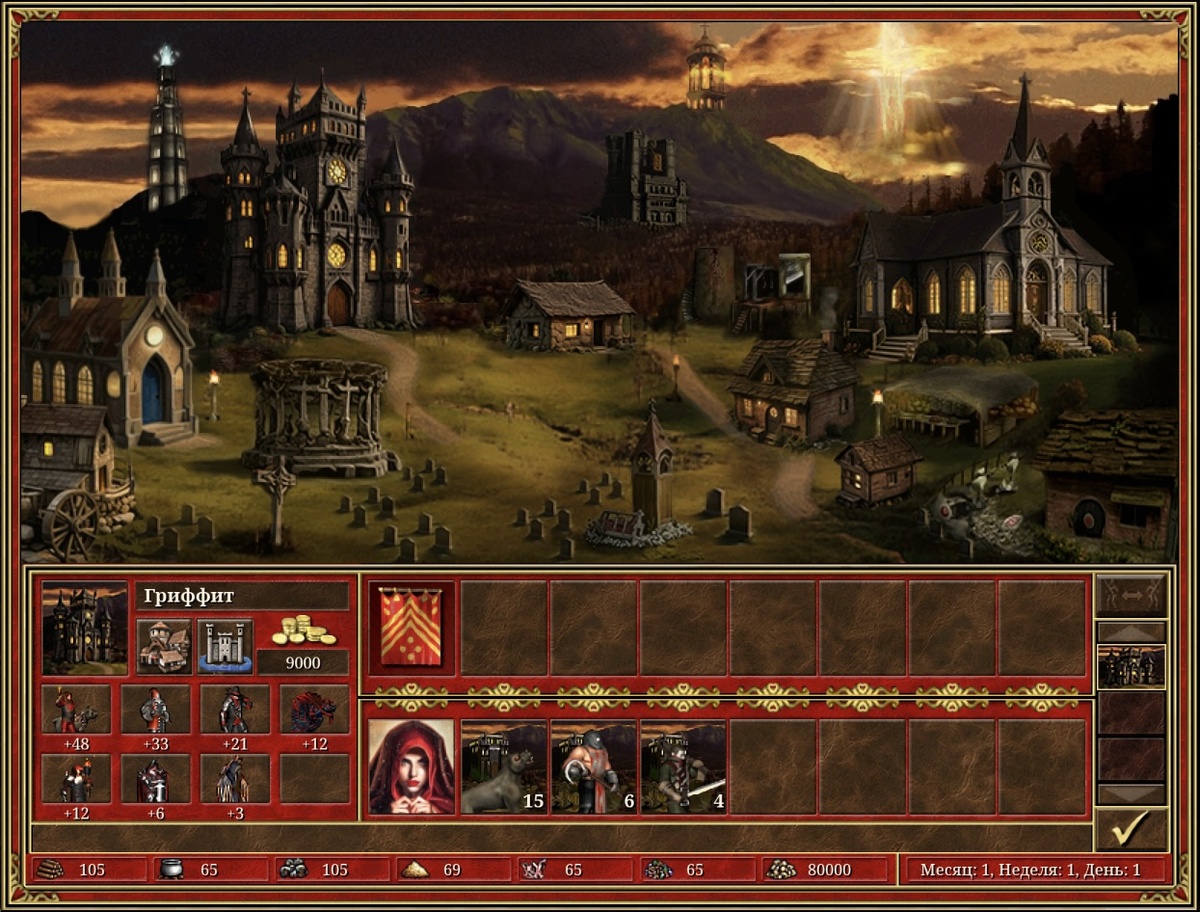1200x912 pixels.
Task: Open the fort icon with blue moat
Action: coord(225,646)
